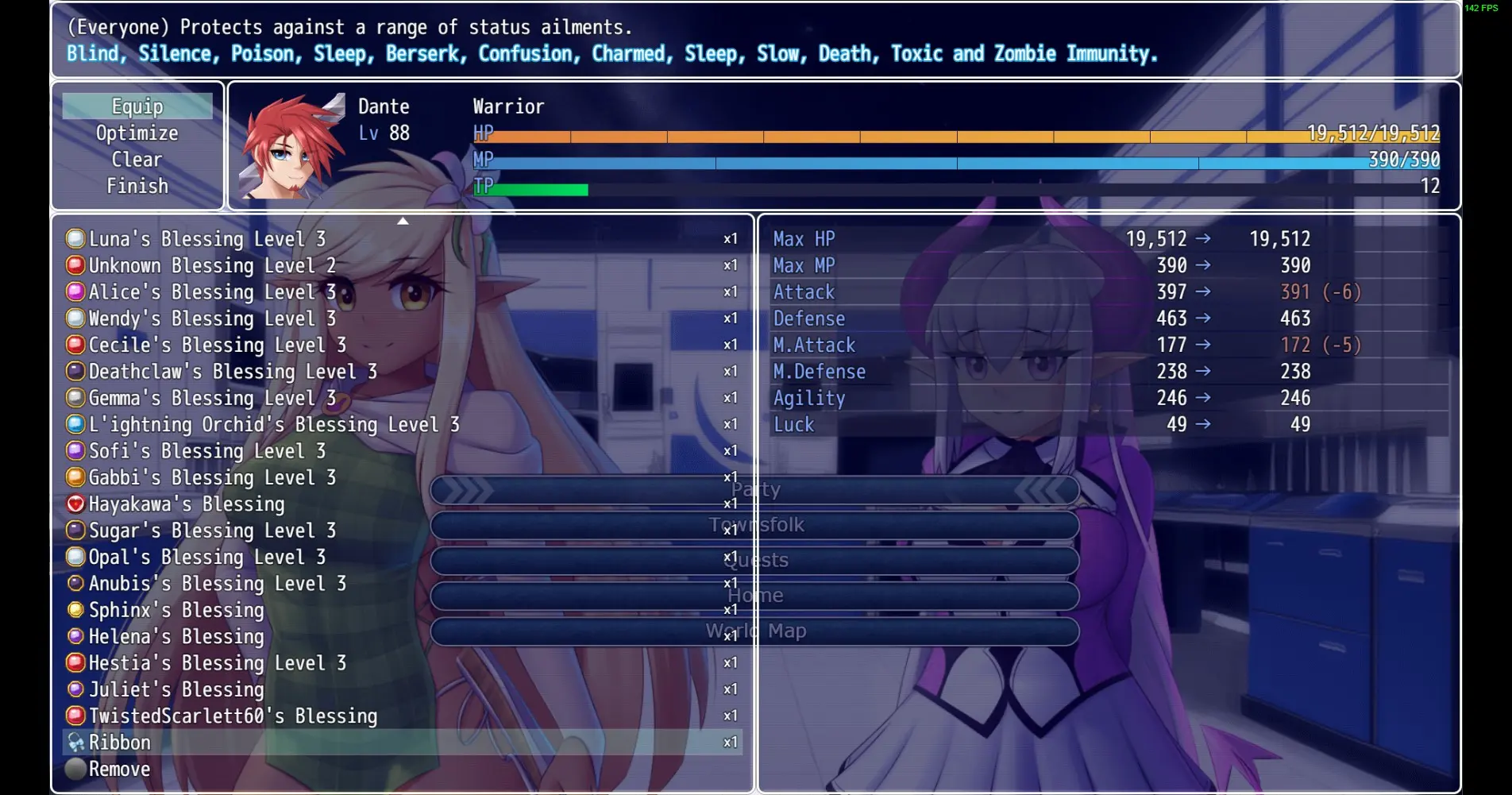Pick Alice's Blessing Level 3
The width and height of the screenshot is (1512, 795).
212,292
